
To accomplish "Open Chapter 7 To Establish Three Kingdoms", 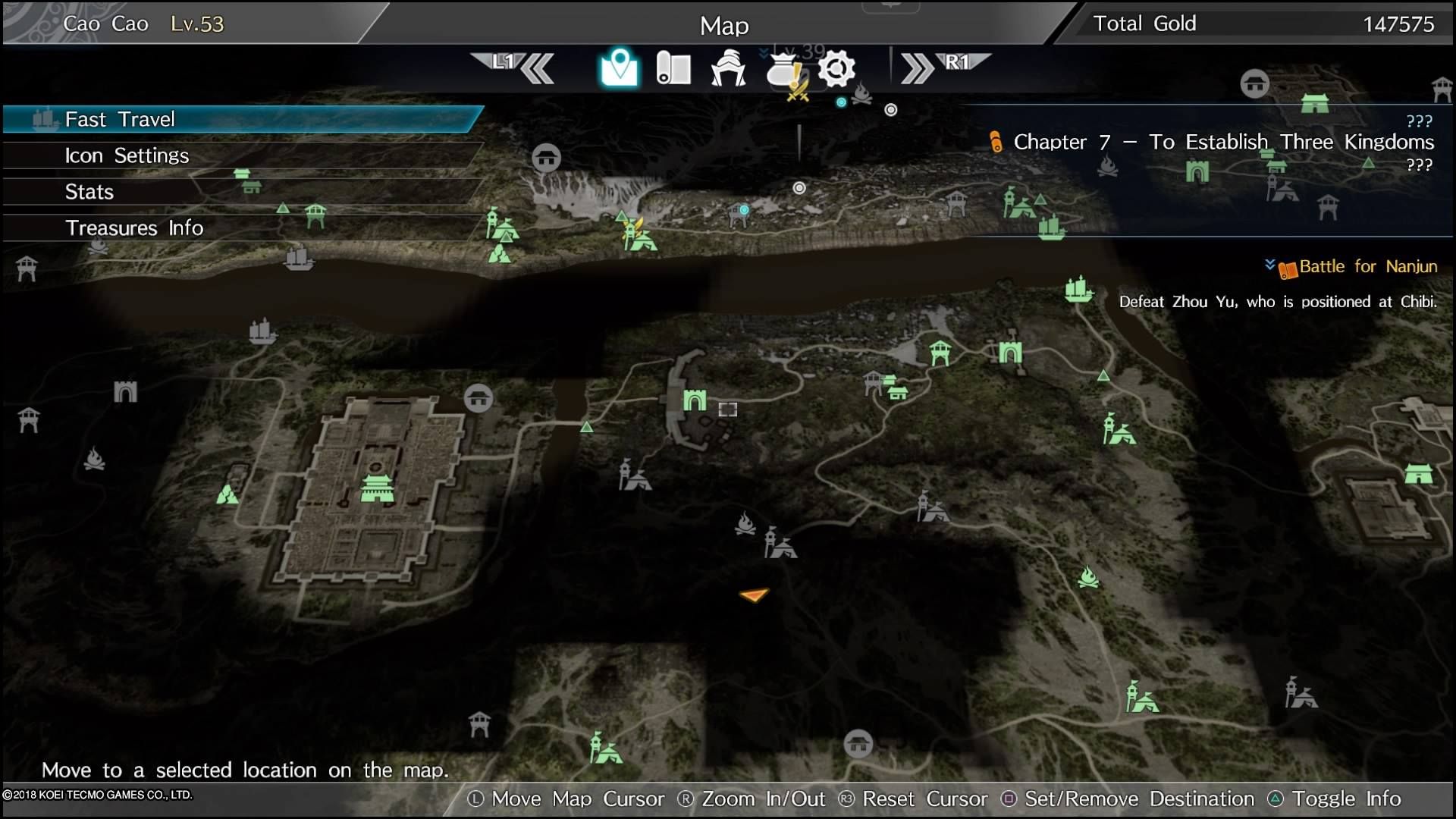I will click(1222, 142).
